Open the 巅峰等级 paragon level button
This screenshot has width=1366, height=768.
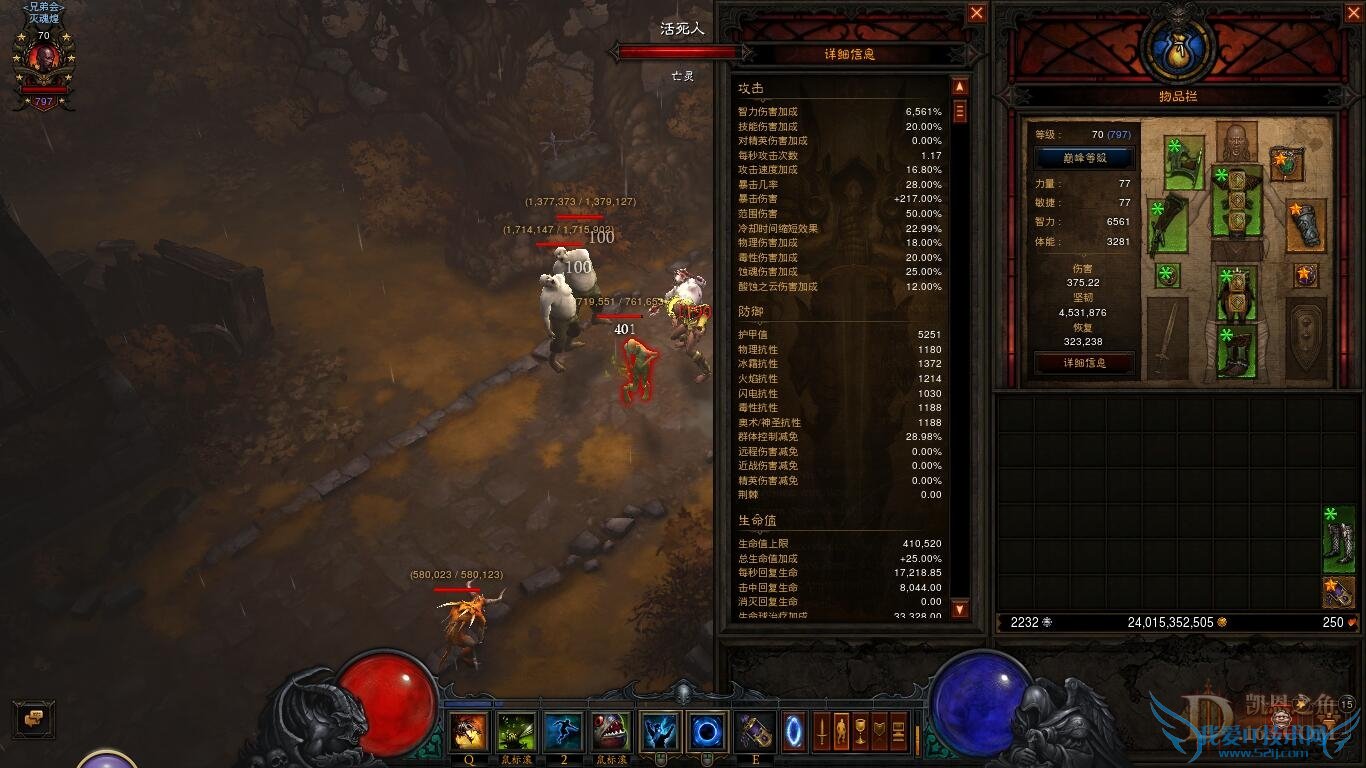pyautogui.click(x=1084, y=158)
